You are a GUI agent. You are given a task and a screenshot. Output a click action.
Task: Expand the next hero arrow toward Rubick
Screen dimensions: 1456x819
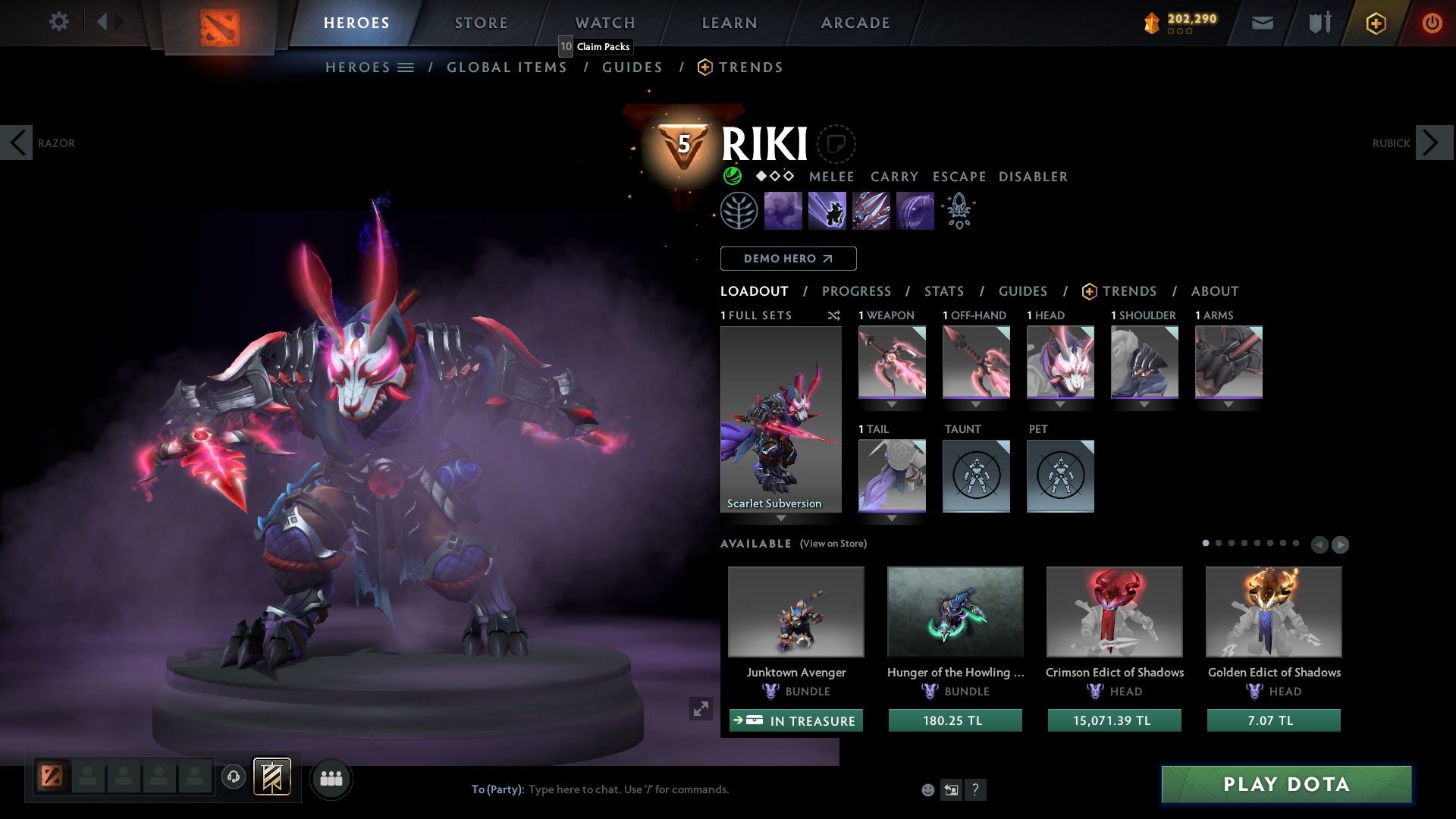[1429, 142]
